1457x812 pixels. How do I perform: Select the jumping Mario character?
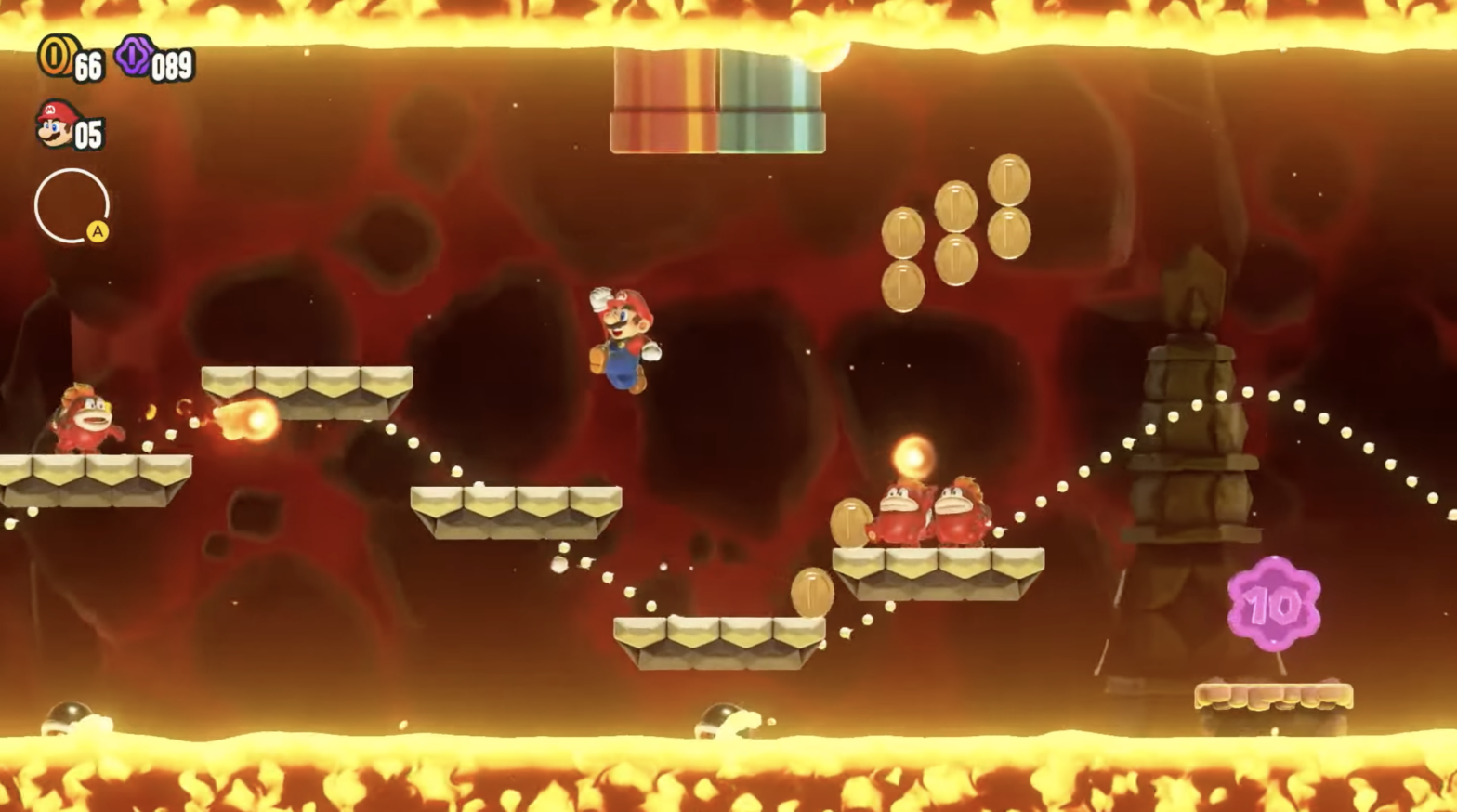coord(624,341)
